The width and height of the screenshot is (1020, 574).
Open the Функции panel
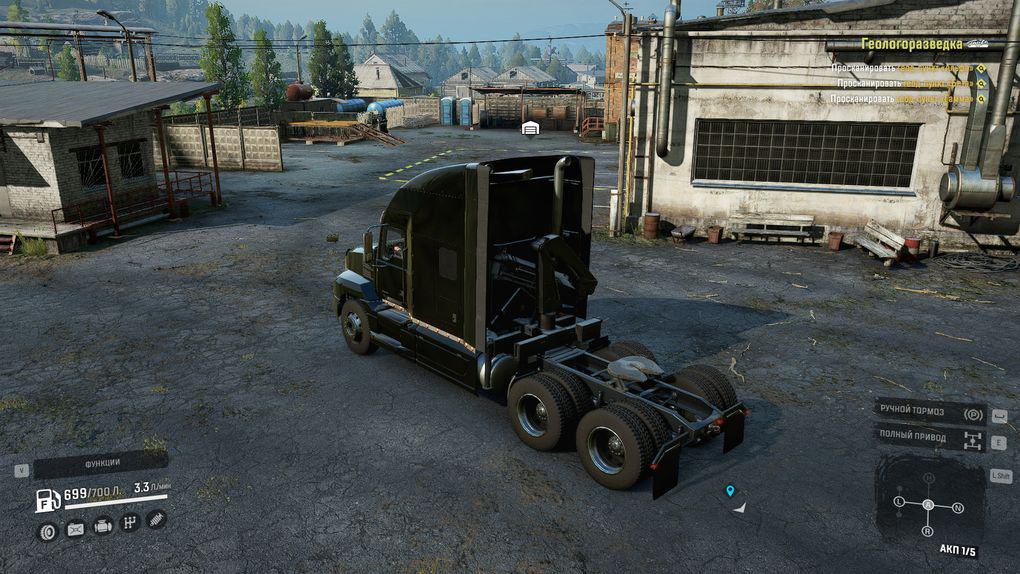[101, 463]
